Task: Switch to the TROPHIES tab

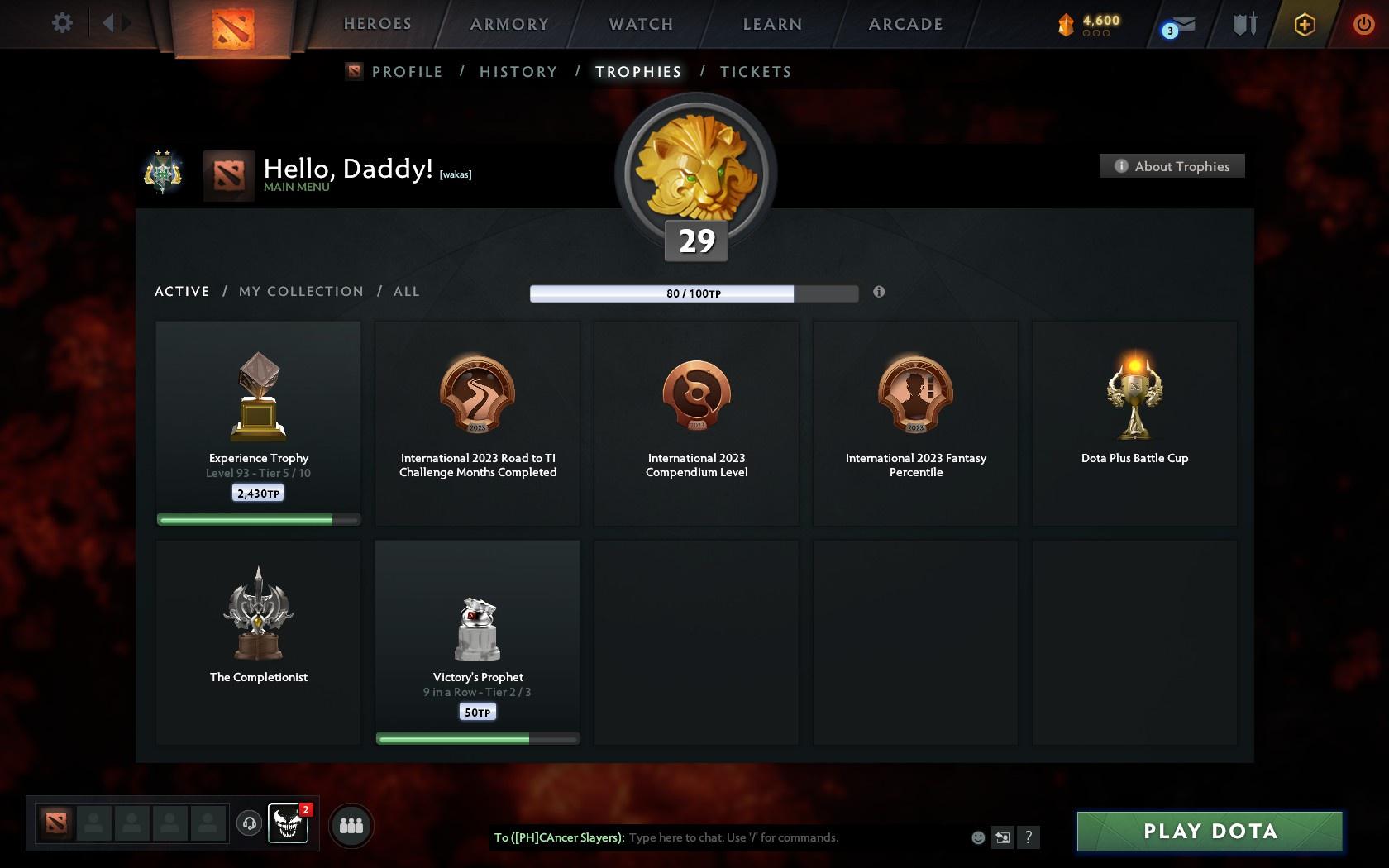Action: click(x=637, y=72)
